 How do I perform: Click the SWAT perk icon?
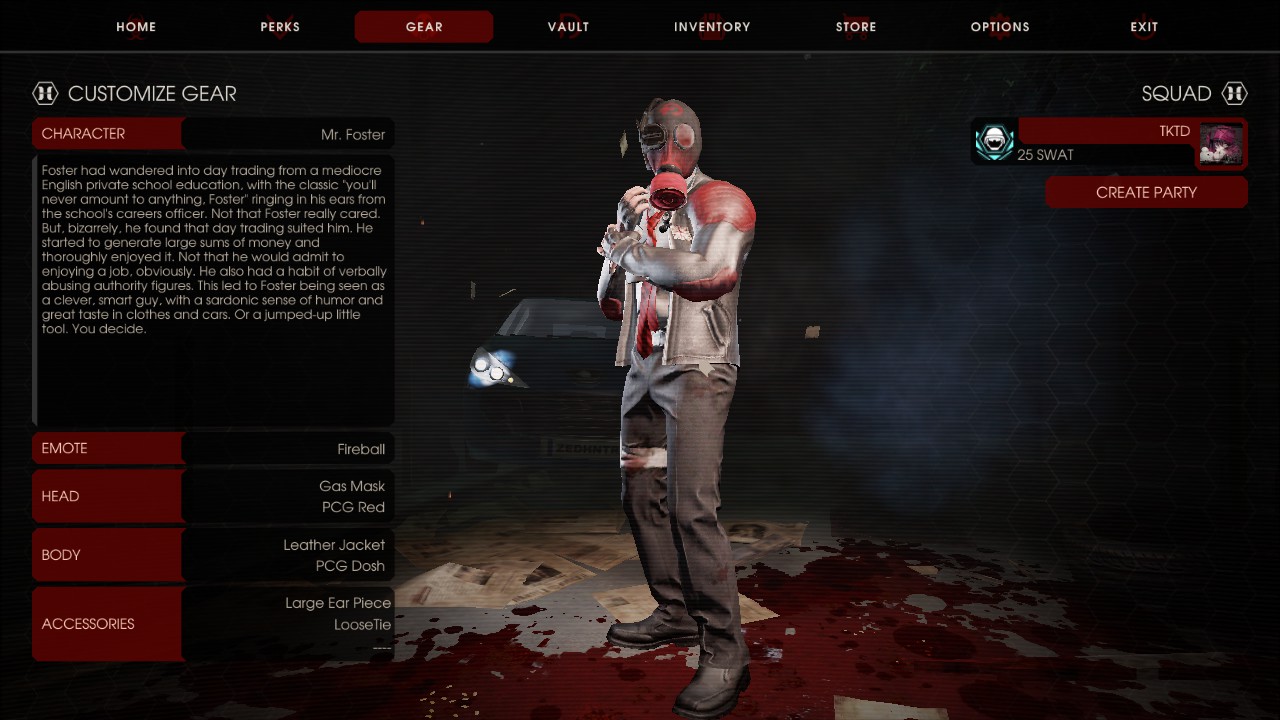tap(994, 143)
